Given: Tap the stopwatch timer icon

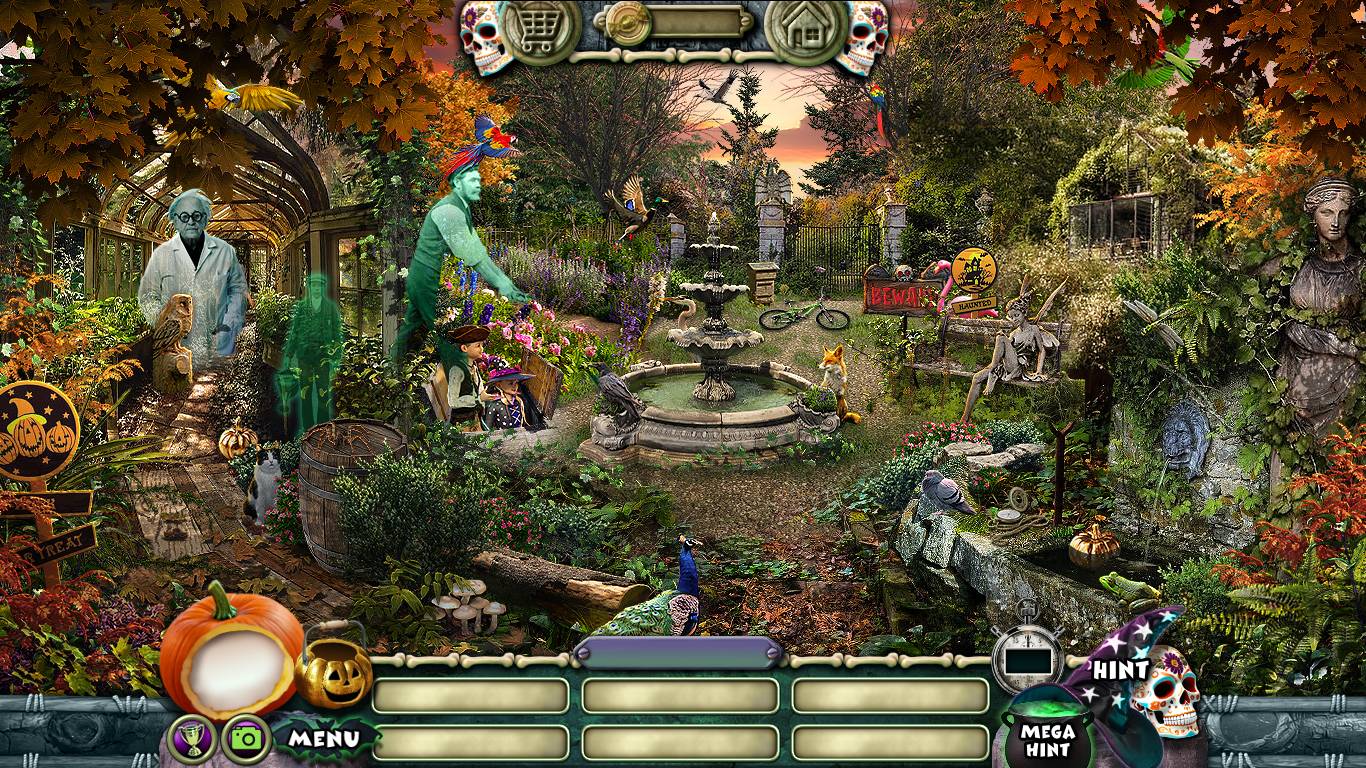Looking at the screenshot, I should [1027, 657].
